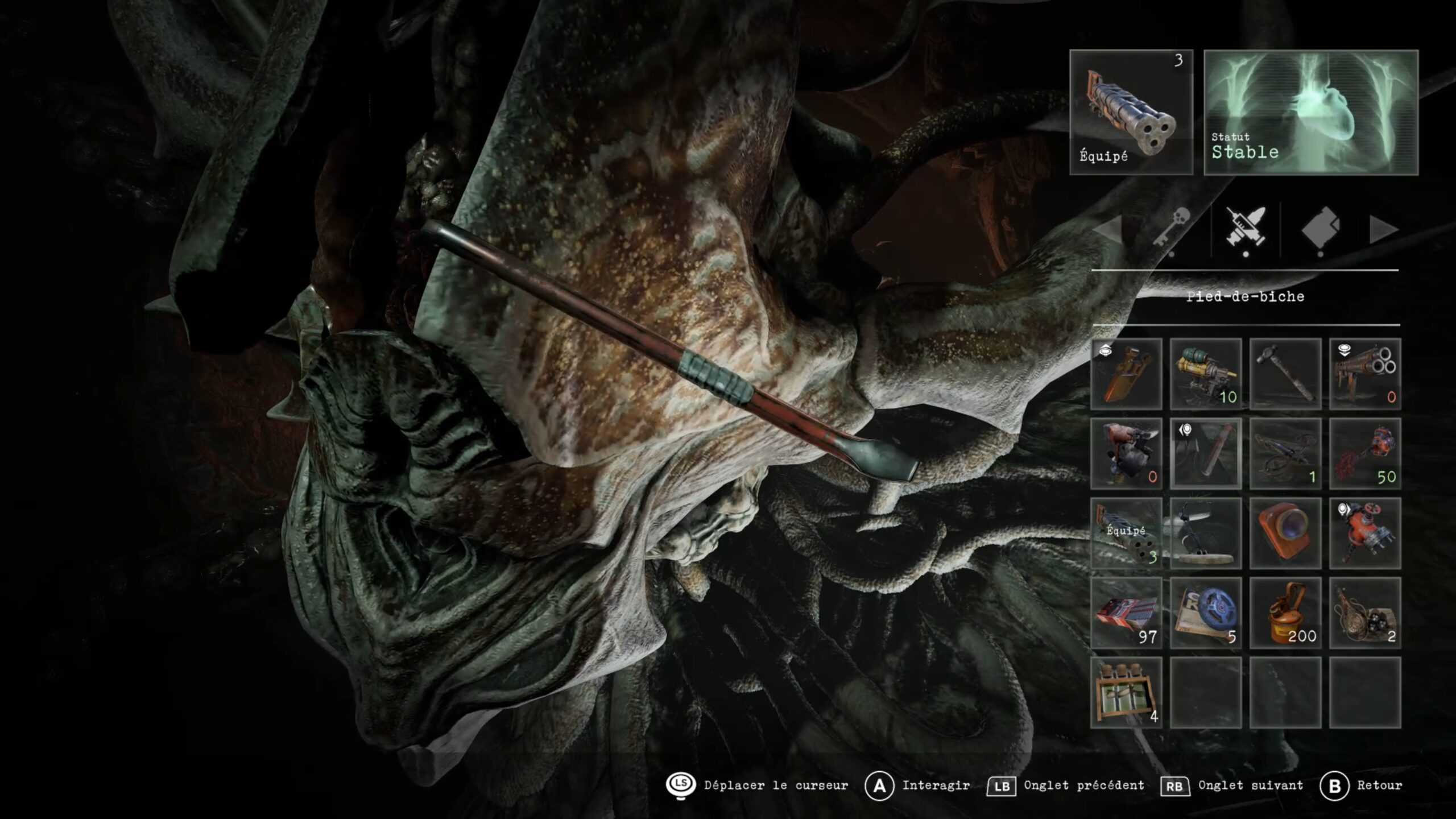This screenshot has height=819, width=1456.
Task: Select the red fire hydrant valve item
Action: 1365,533
